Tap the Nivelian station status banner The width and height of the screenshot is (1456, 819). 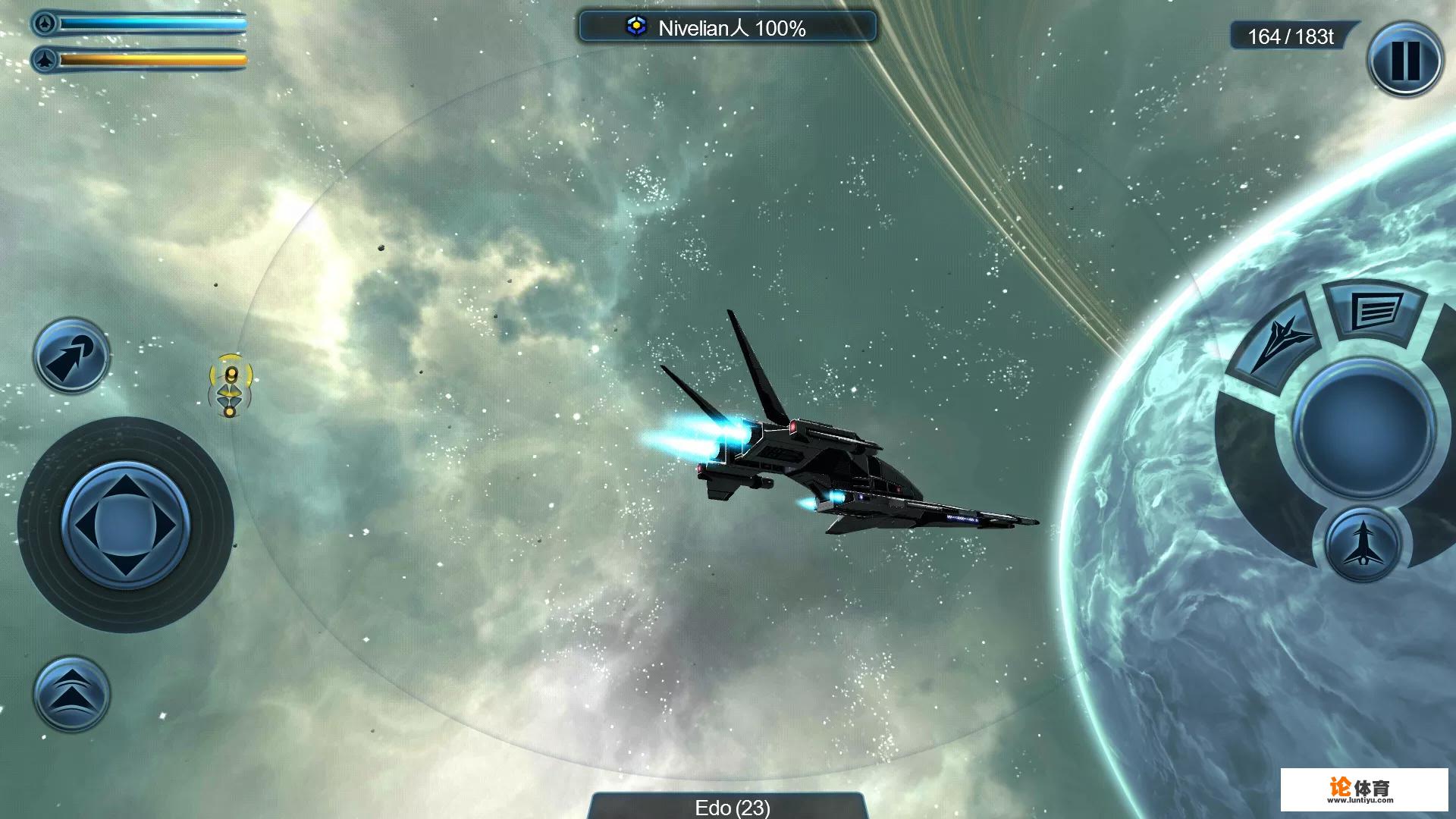[x=727, y=28]
